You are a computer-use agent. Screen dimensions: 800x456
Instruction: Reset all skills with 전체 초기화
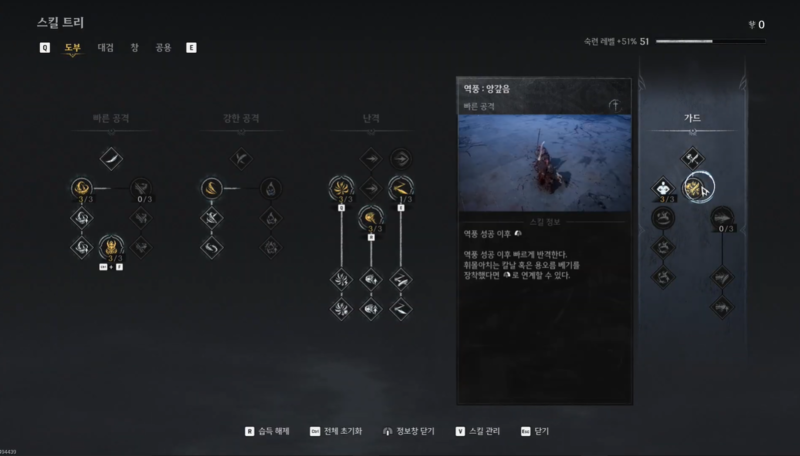tap(345, 432)
